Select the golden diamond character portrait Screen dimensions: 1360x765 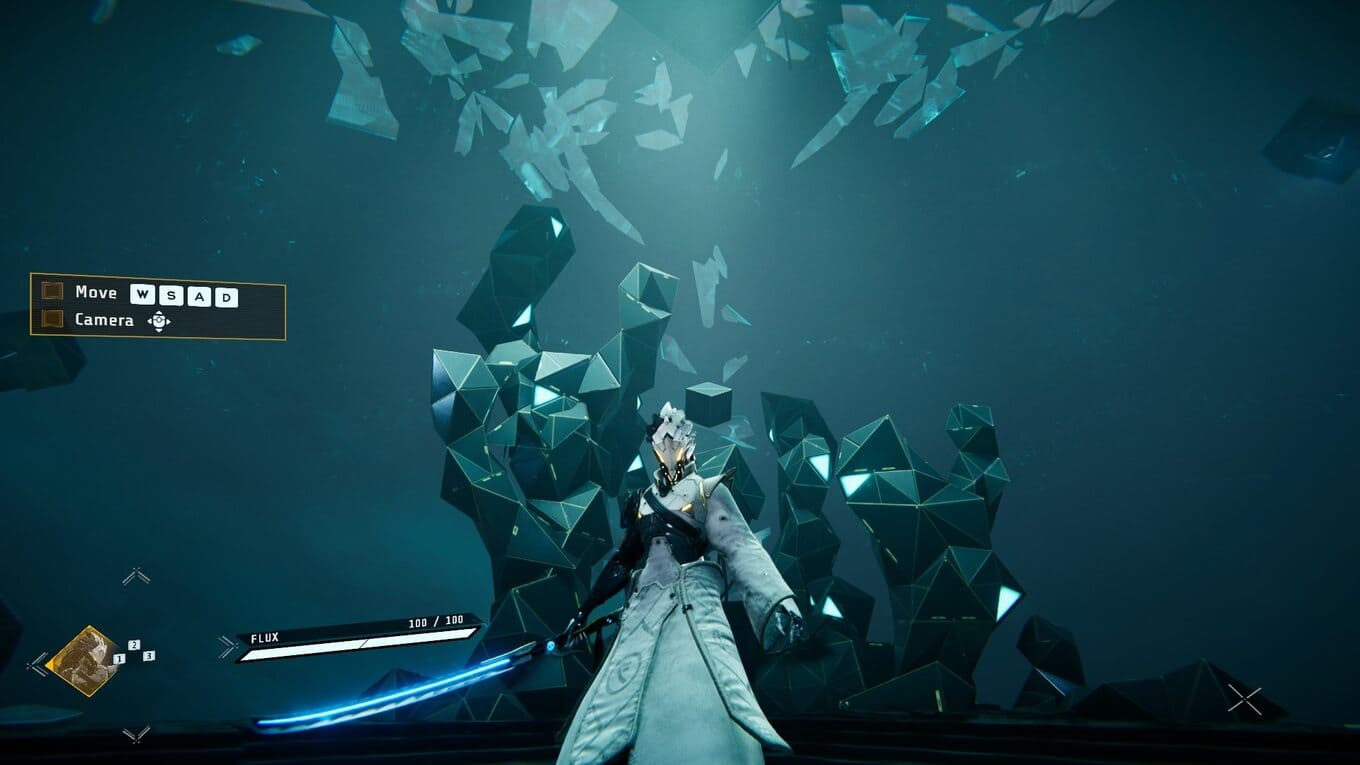pyautogui.click(x=85, y=660)
